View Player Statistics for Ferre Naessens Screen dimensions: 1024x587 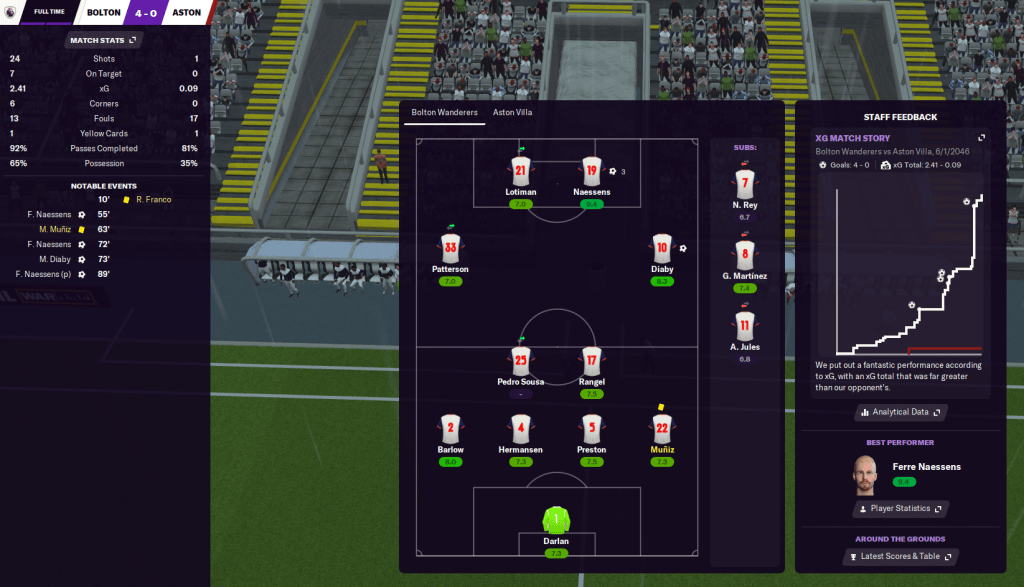coord(900,509)
